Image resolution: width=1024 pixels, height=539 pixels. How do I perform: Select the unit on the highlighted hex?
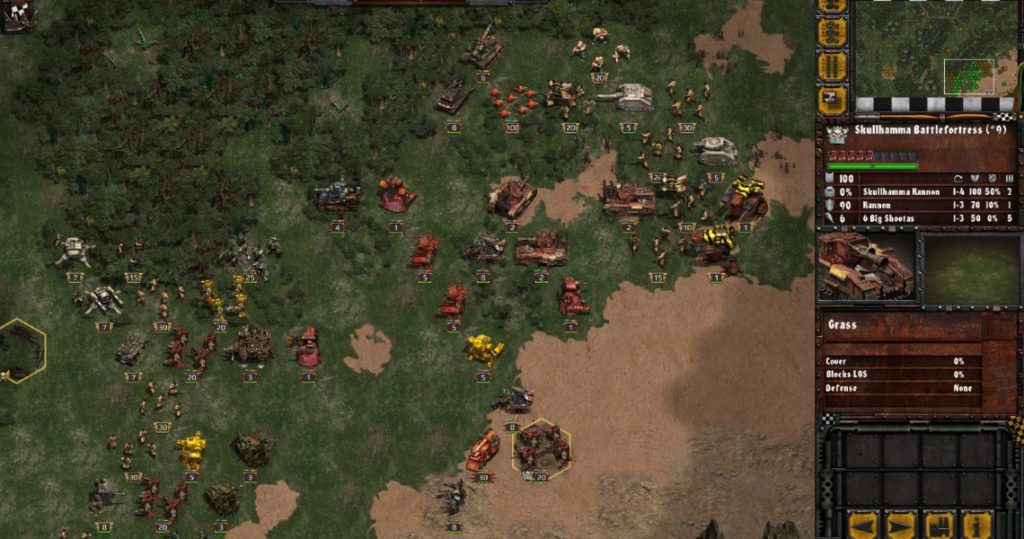[541, 447]
